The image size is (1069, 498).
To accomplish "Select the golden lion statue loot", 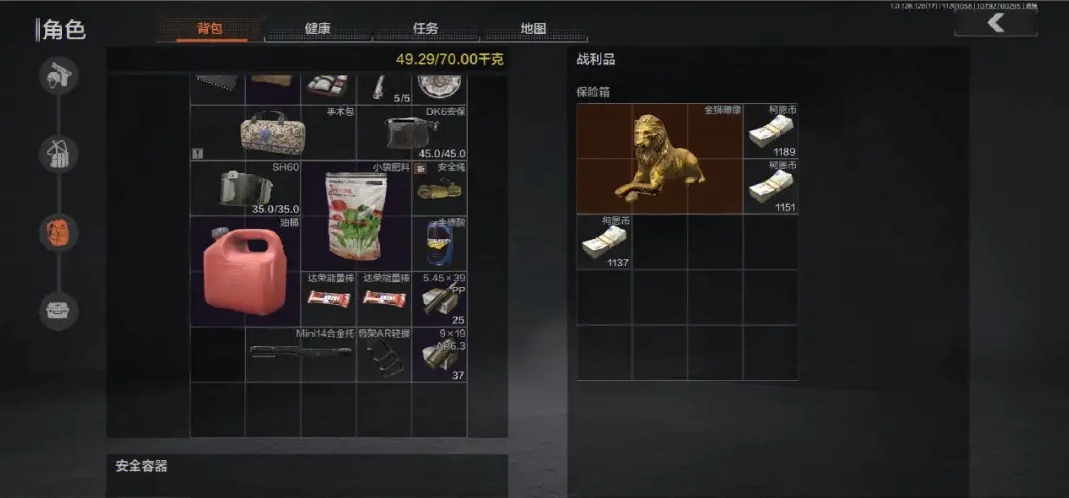I will [660, 160].
